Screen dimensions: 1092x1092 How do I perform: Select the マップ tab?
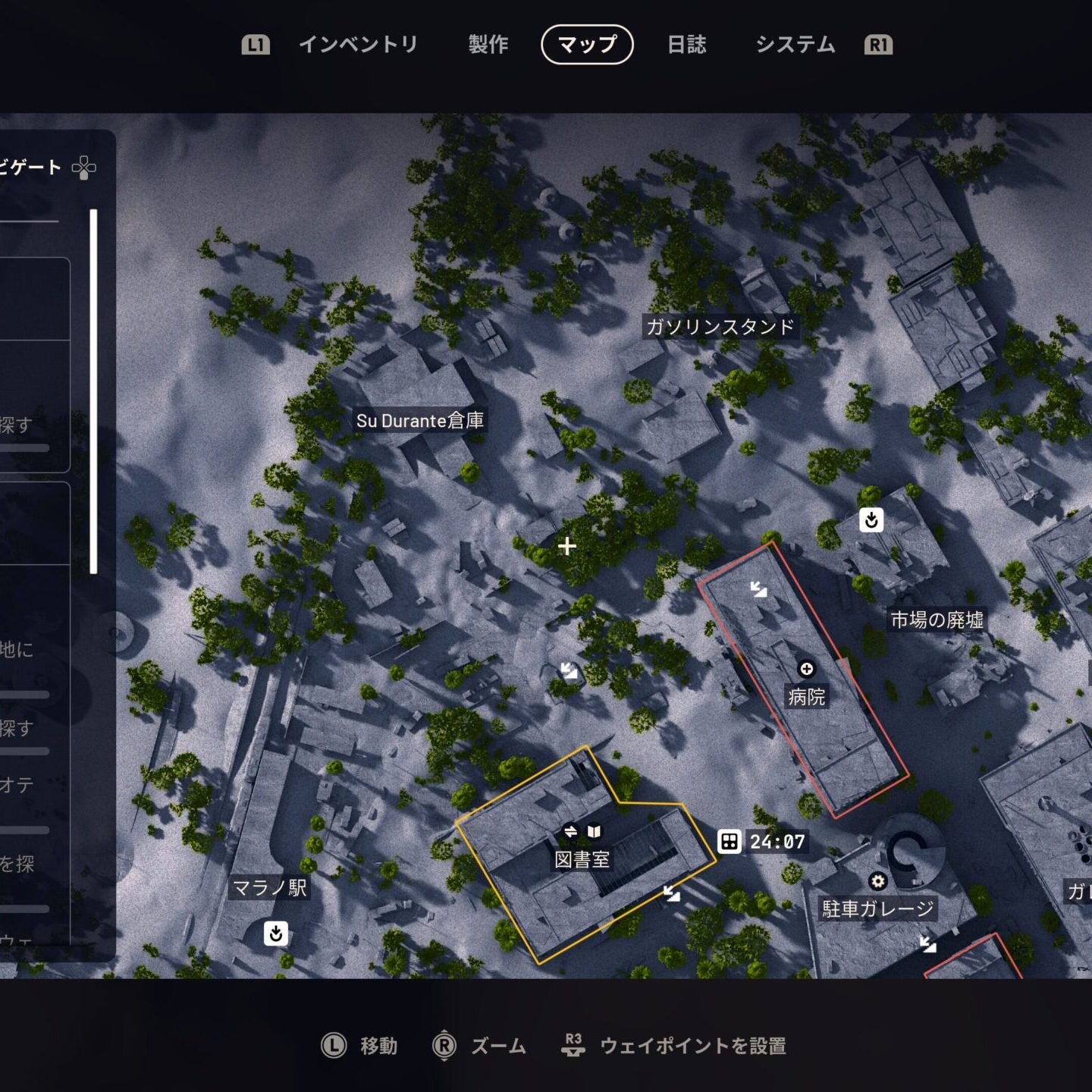[587, 45]
